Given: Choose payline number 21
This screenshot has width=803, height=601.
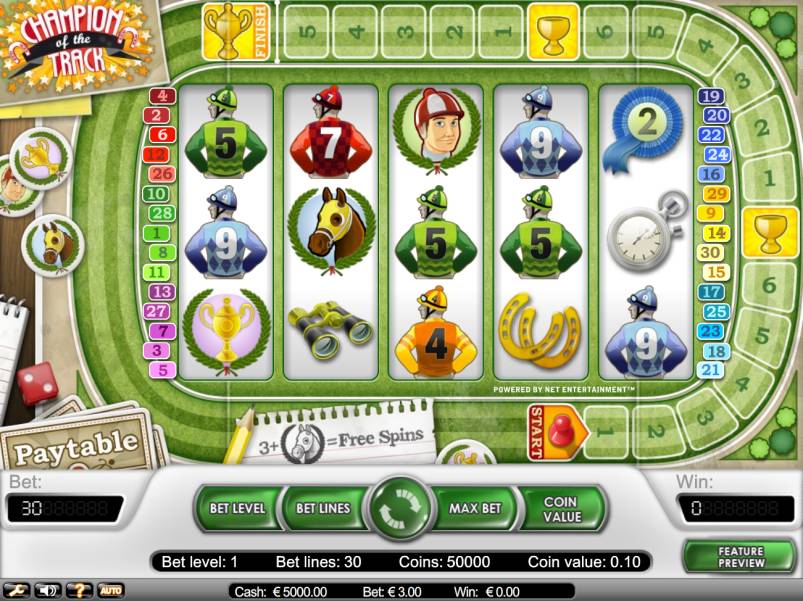Looking at the screenshot, I should click(x=711, y=370).
